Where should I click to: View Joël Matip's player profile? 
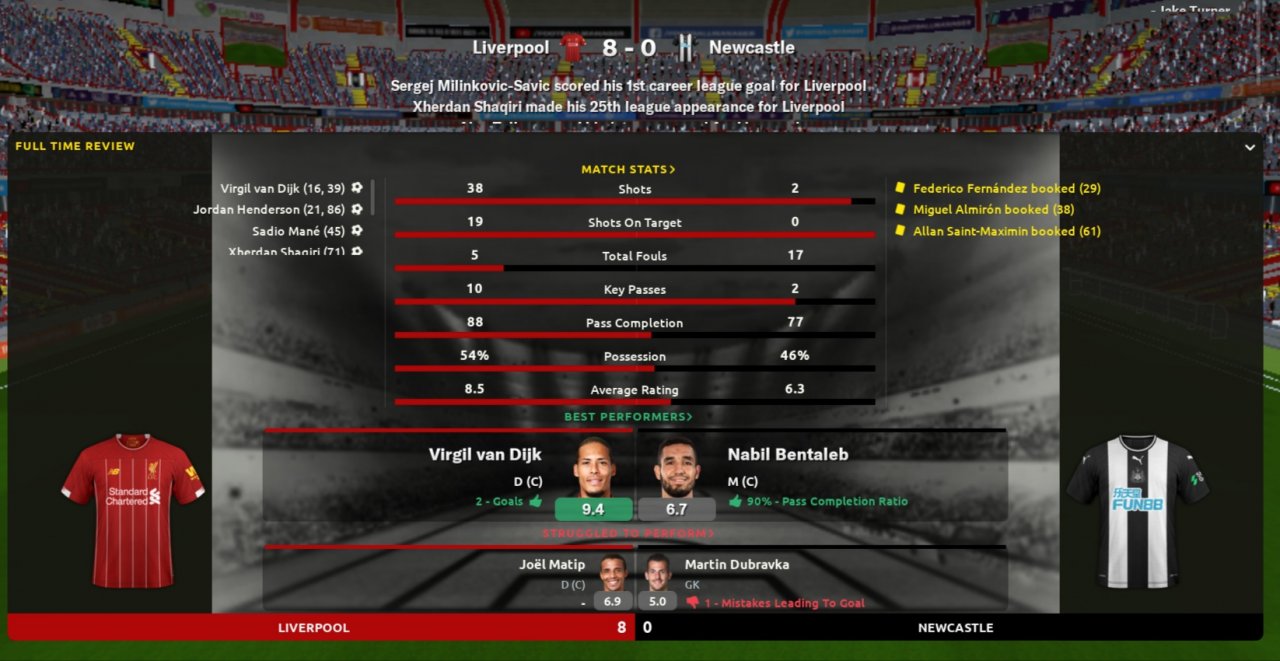[x=552, y=564]
